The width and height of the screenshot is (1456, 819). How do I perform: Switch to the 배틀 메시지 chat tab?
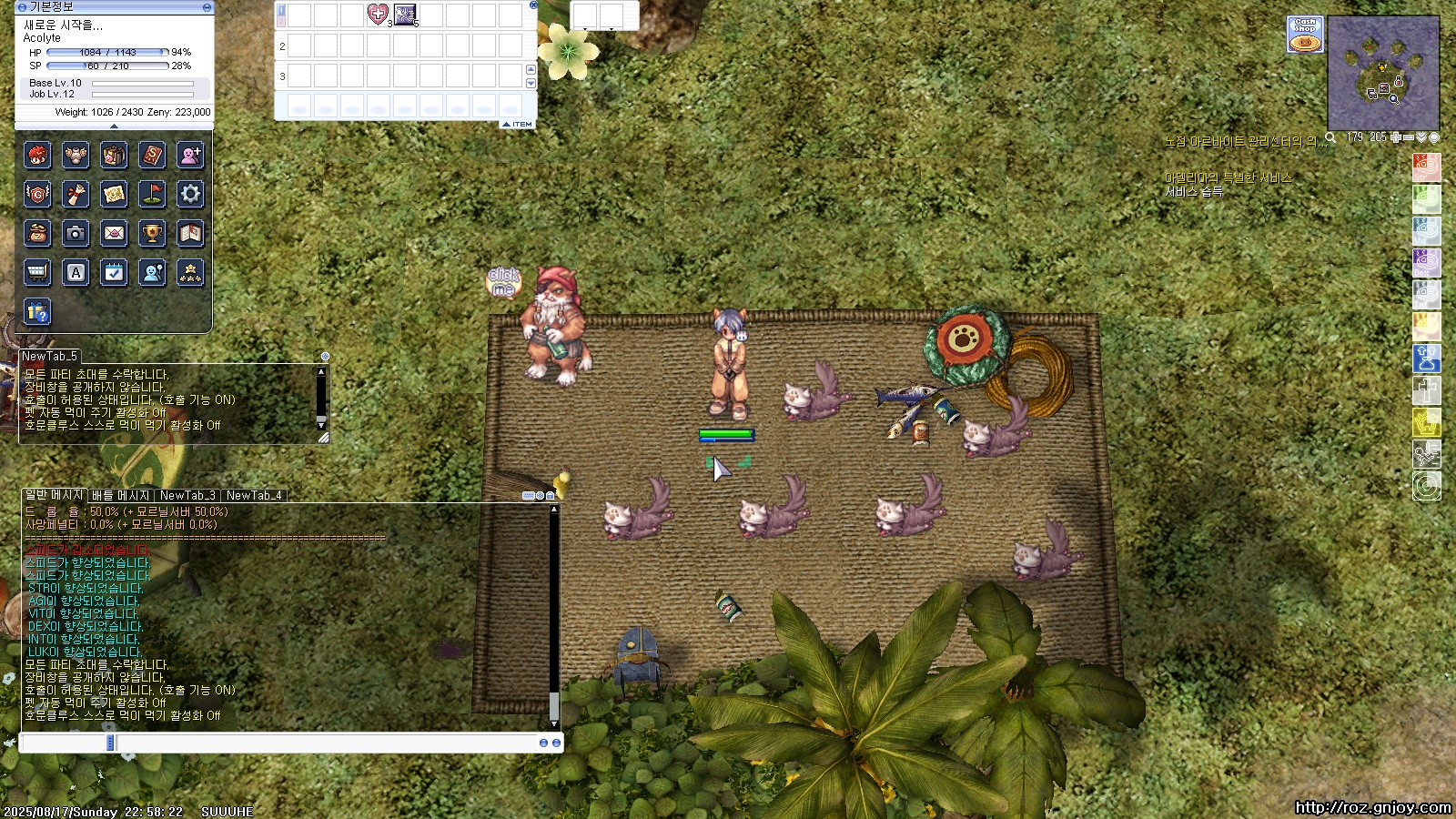coord(120,495)
